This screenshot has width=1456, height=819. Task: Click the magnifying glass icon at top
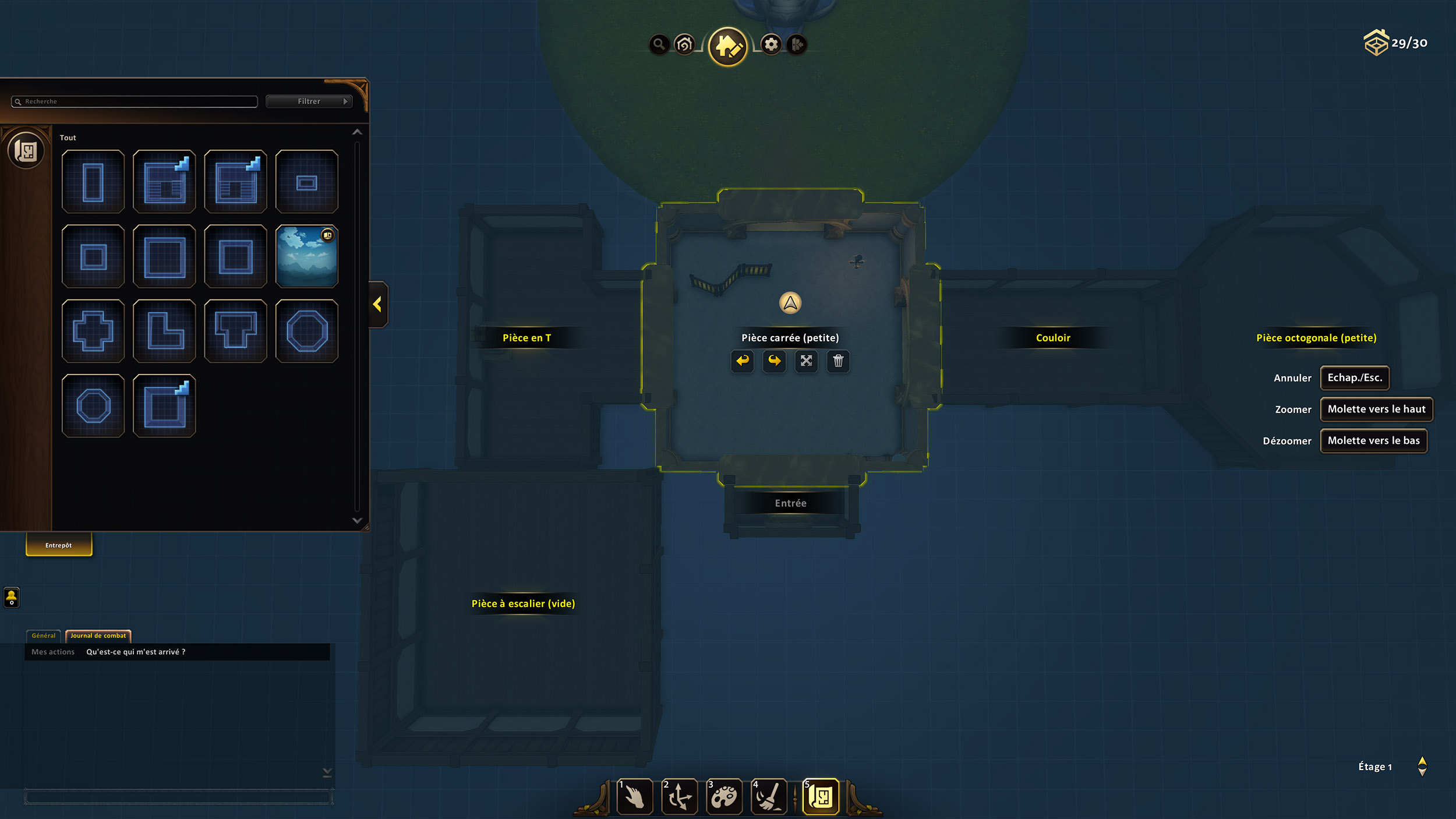pos(659,44)
